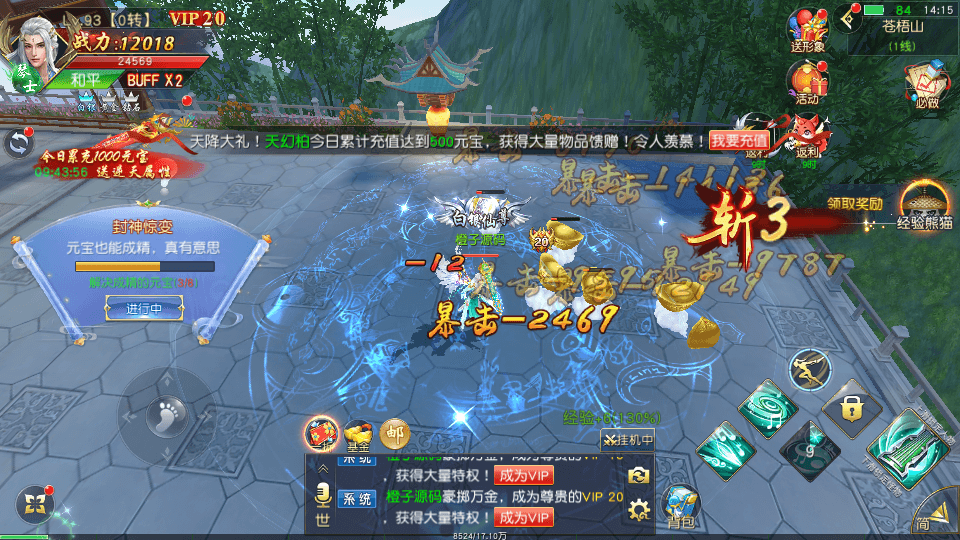This screenshot has width=960, height=540.
Task: Open the 送形象 gift event
Action: [807, 30]
